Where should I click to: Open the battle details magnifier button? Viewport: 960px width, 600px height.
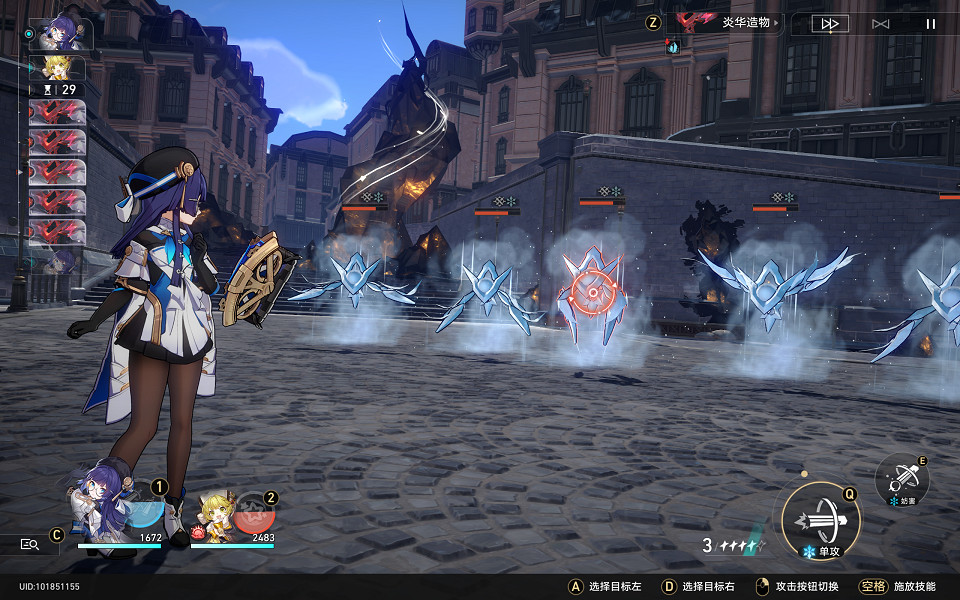point(30,544)
